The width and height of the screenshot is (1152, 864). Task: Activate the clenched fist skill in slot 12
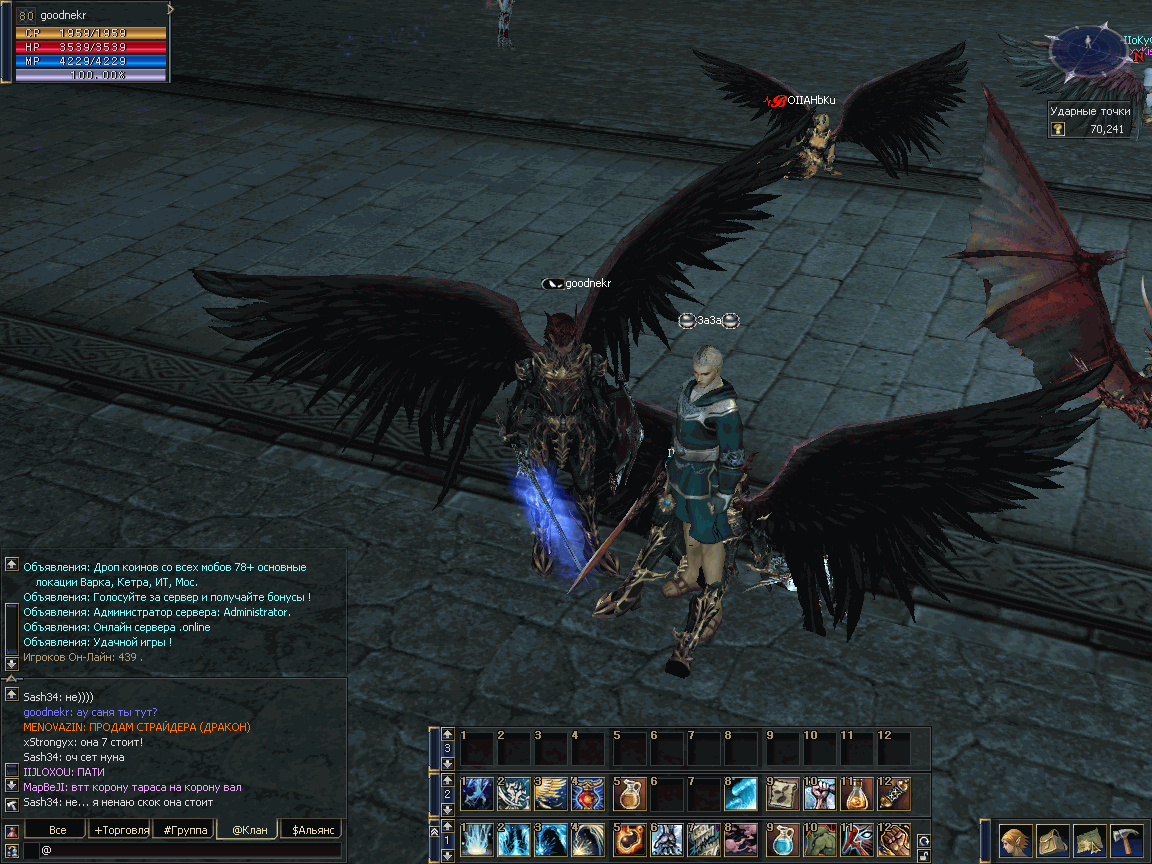(x=893, y=839)
